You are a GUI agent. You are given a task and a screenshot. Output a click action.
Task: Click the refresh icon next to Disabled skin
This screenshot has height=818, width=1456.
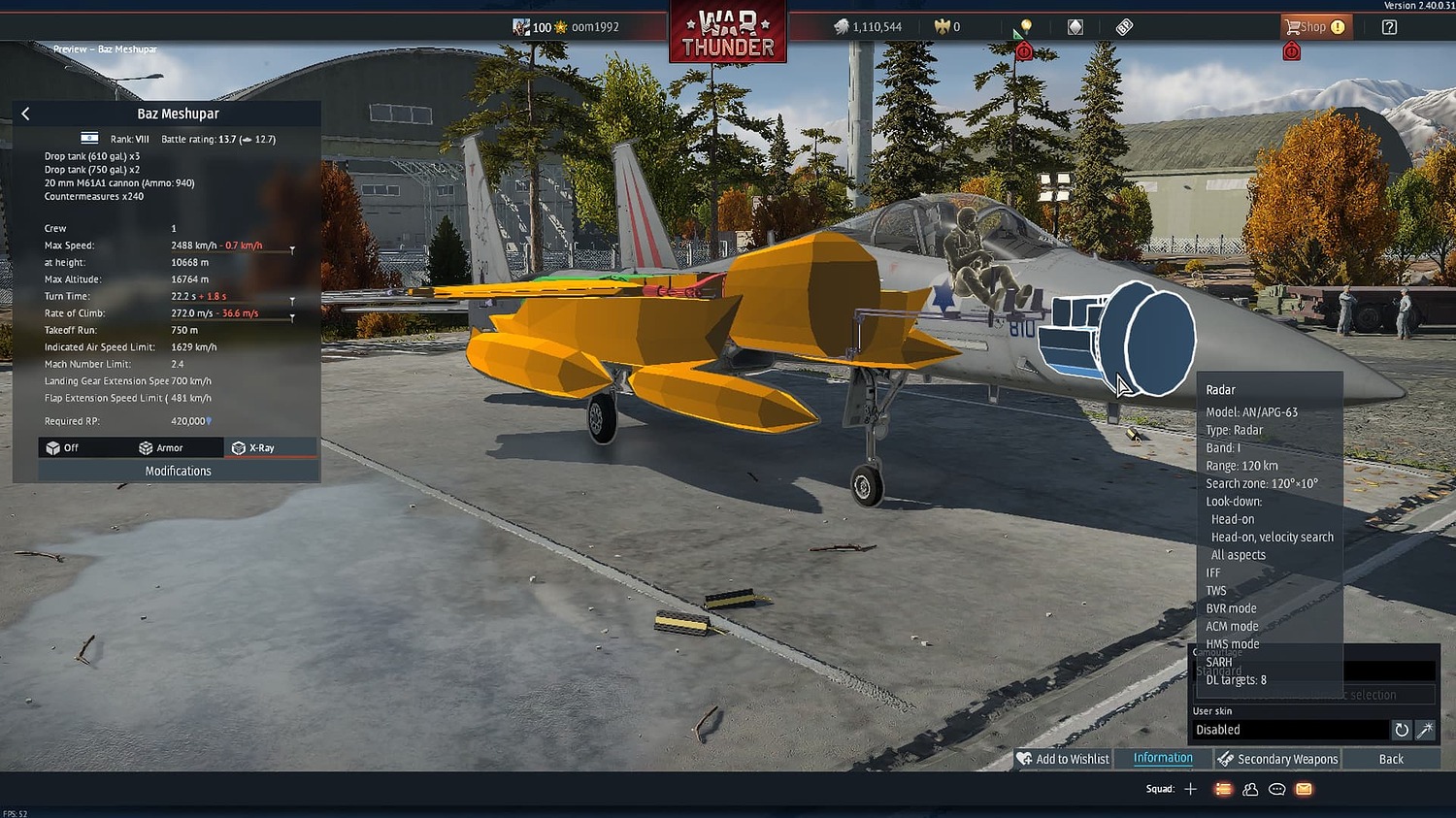pyautogui.click(x=1401, y=730)
